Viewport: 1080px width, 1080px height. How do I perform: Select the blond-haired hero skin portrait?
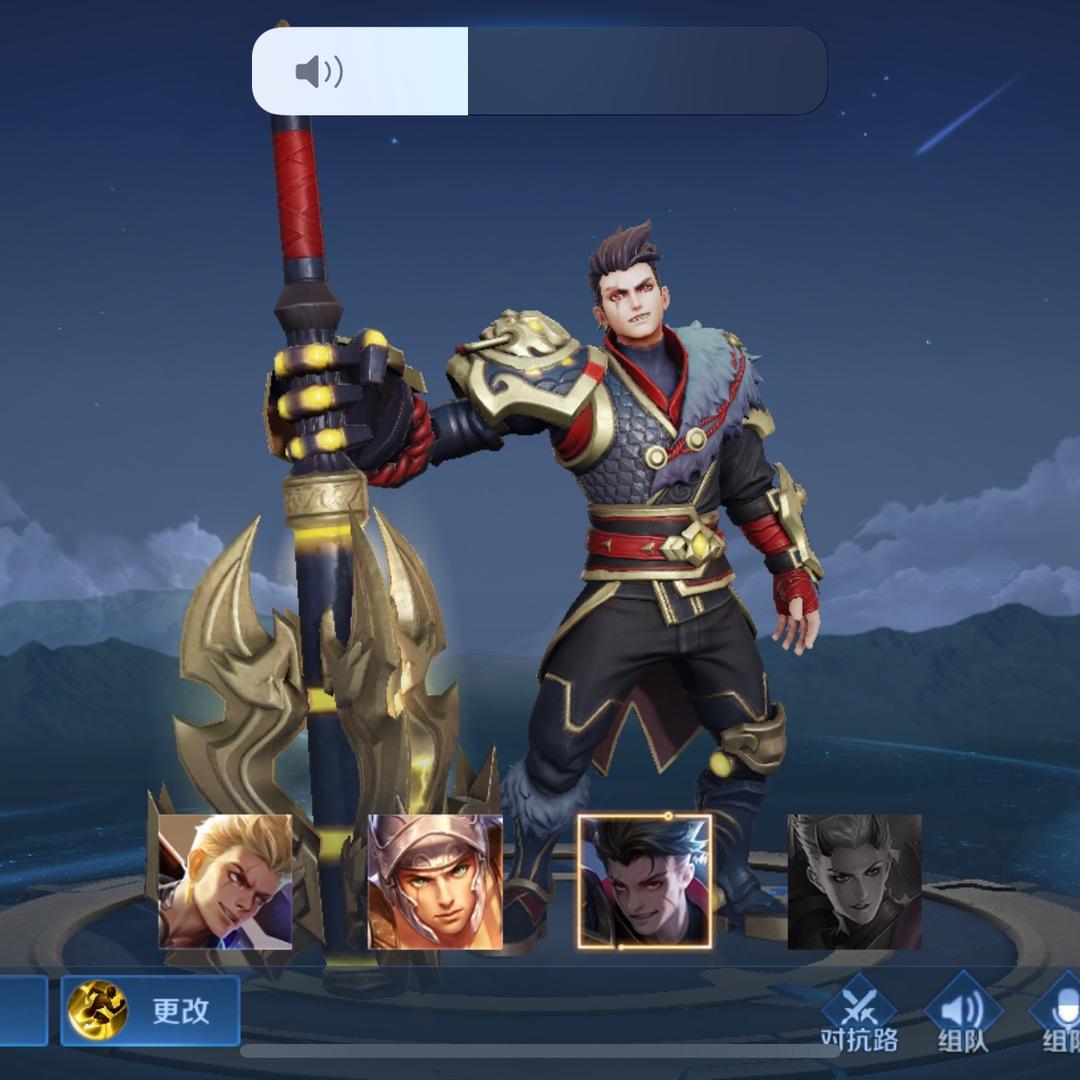[x=226, y=881]
